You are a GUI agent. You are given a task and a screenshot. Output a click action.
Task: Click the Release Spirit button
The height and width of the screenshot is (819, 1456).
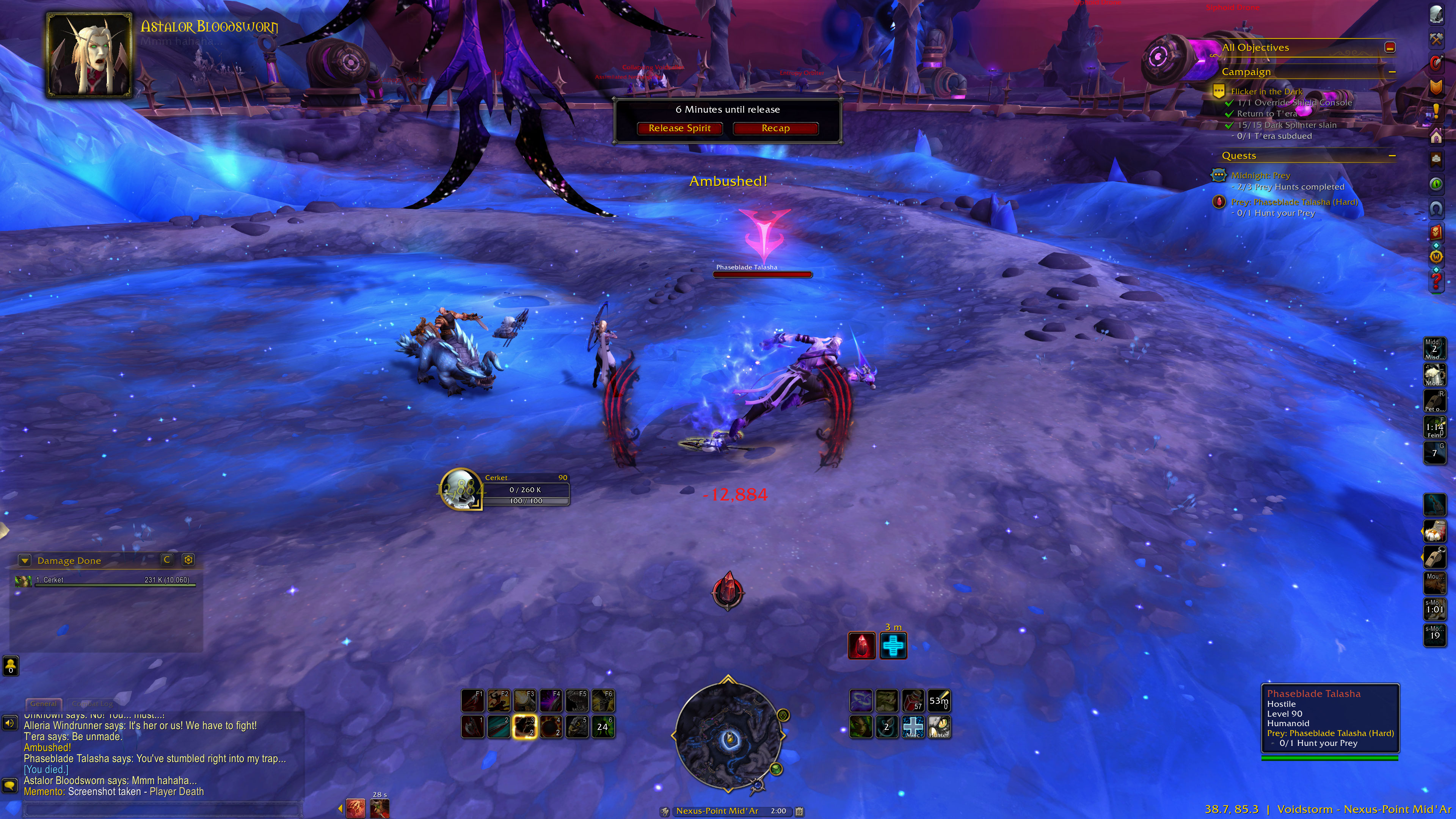click(x=679, y=128)
